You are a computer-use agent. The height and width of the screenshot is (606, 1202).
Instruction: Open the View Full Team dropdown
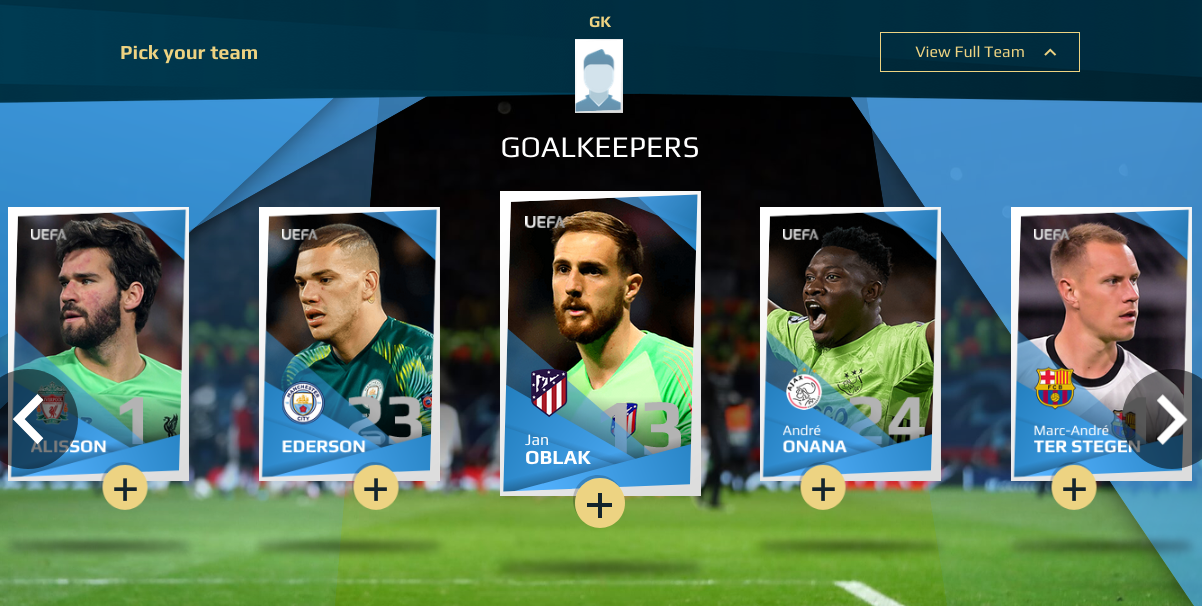(979, 52)
